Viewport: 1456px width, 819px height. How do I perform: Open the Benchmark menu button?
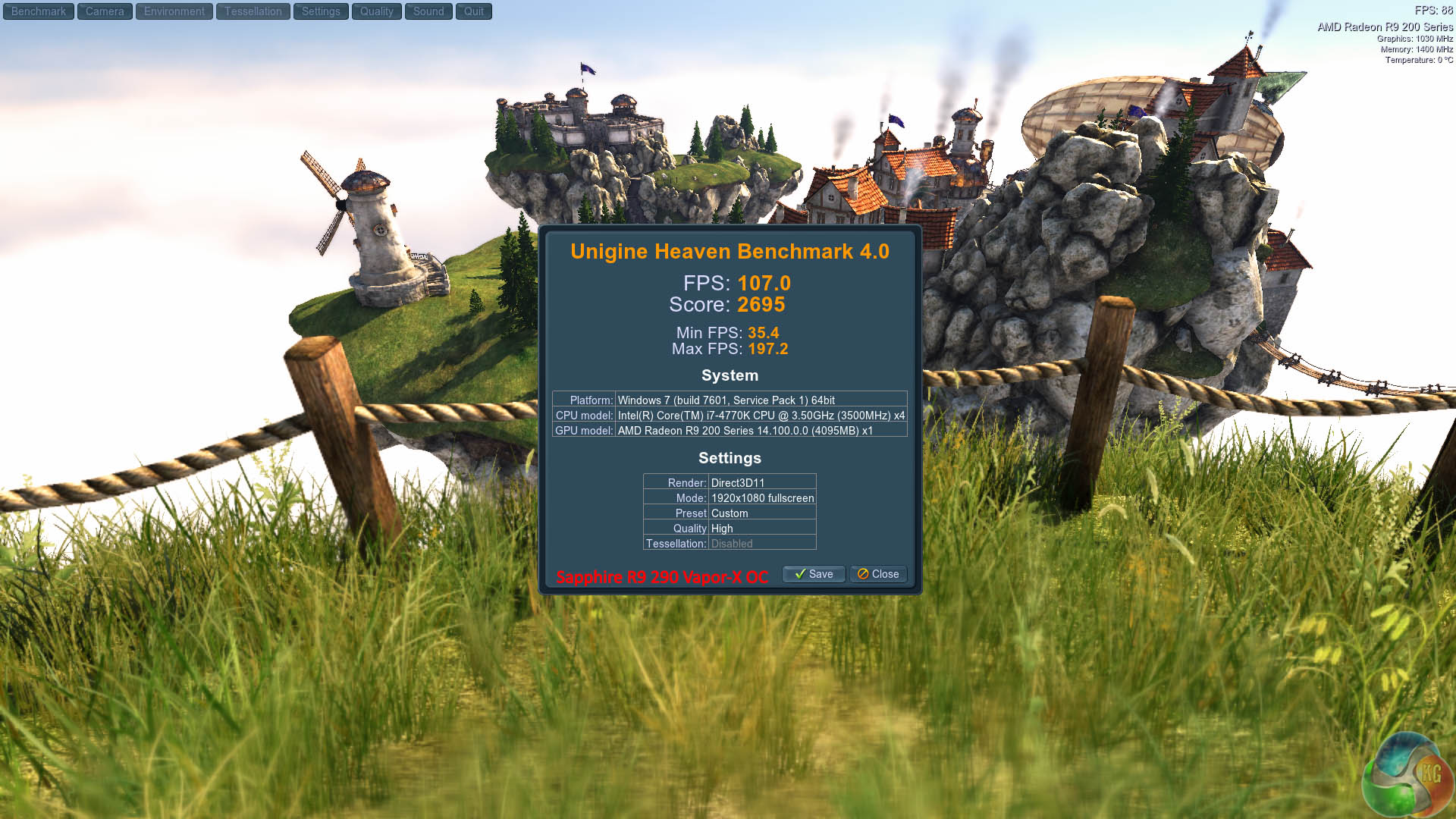pos(39,11)
